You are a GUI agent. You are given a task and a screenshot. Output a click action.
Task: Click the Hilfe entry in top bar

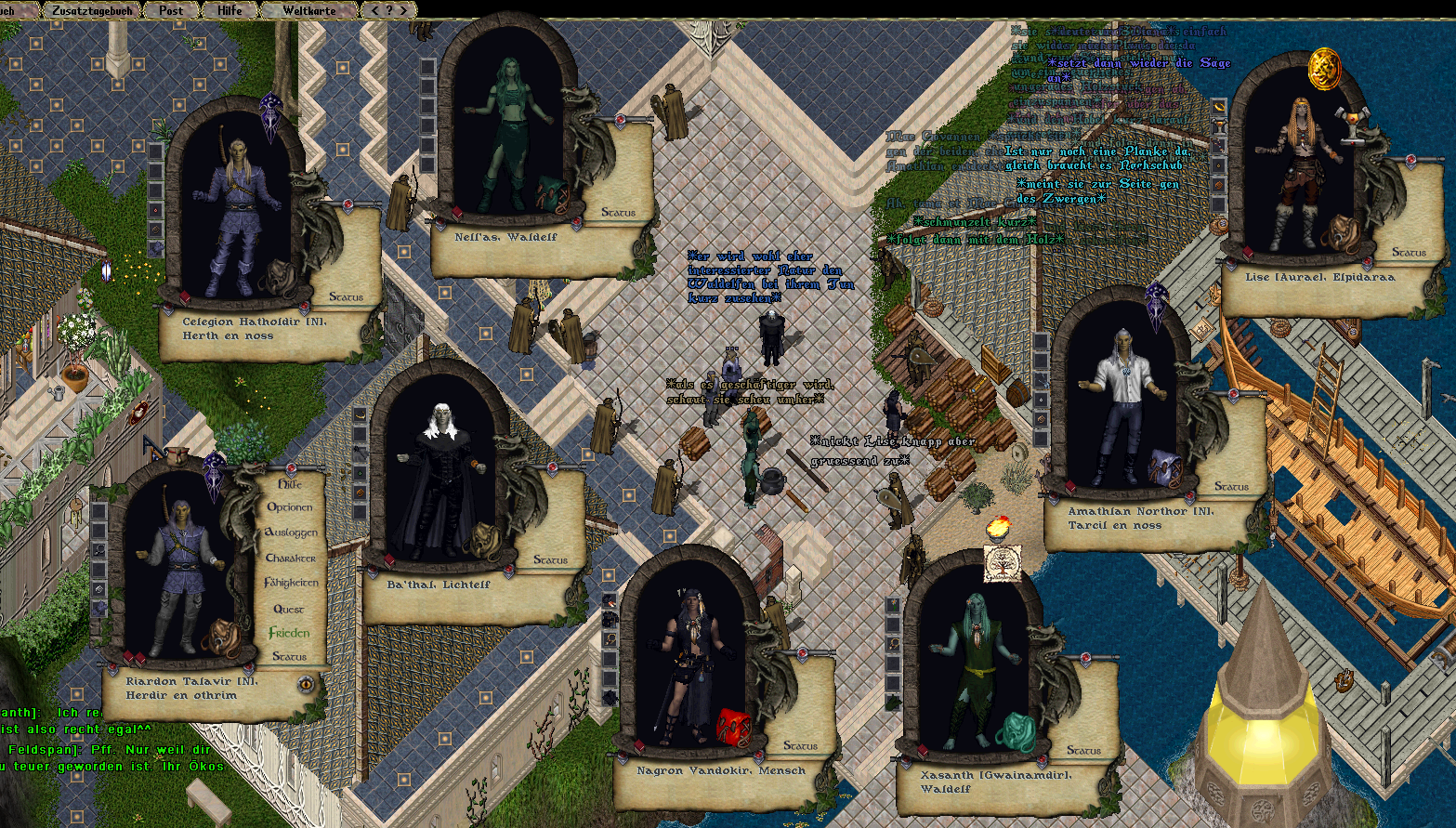[x=229, y=10]
